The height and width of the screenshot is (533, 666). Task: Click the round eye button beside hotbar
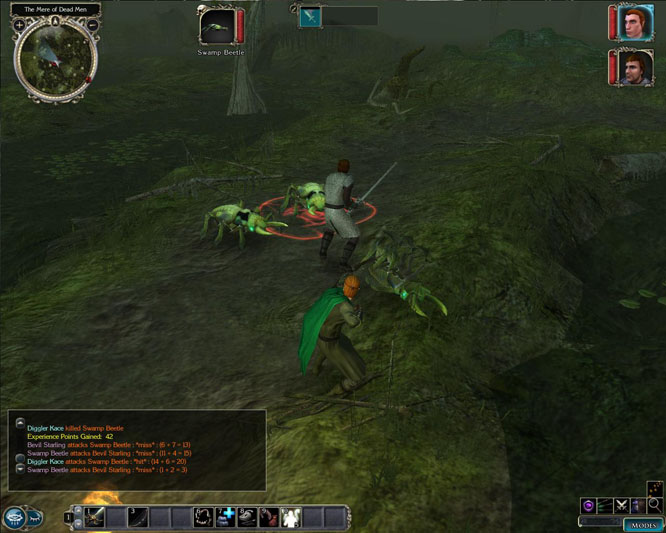coord(14,517)
